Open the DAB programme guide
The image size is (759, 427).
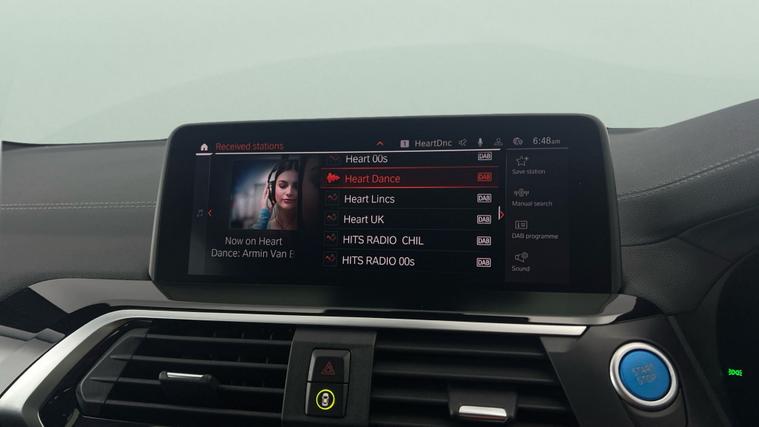coord(533,229)
